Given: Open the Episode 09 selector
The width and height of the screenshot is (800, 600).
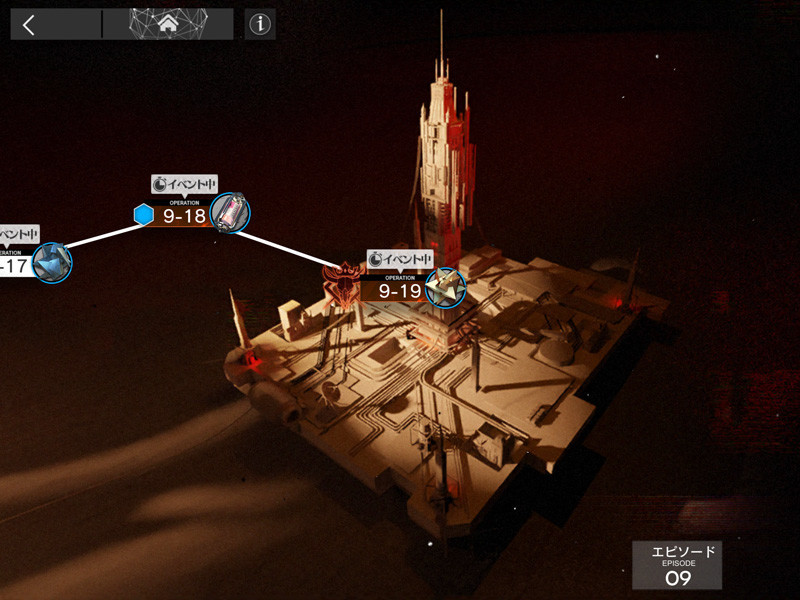Looking at the screenshot, I should click(x=677, y=565).
